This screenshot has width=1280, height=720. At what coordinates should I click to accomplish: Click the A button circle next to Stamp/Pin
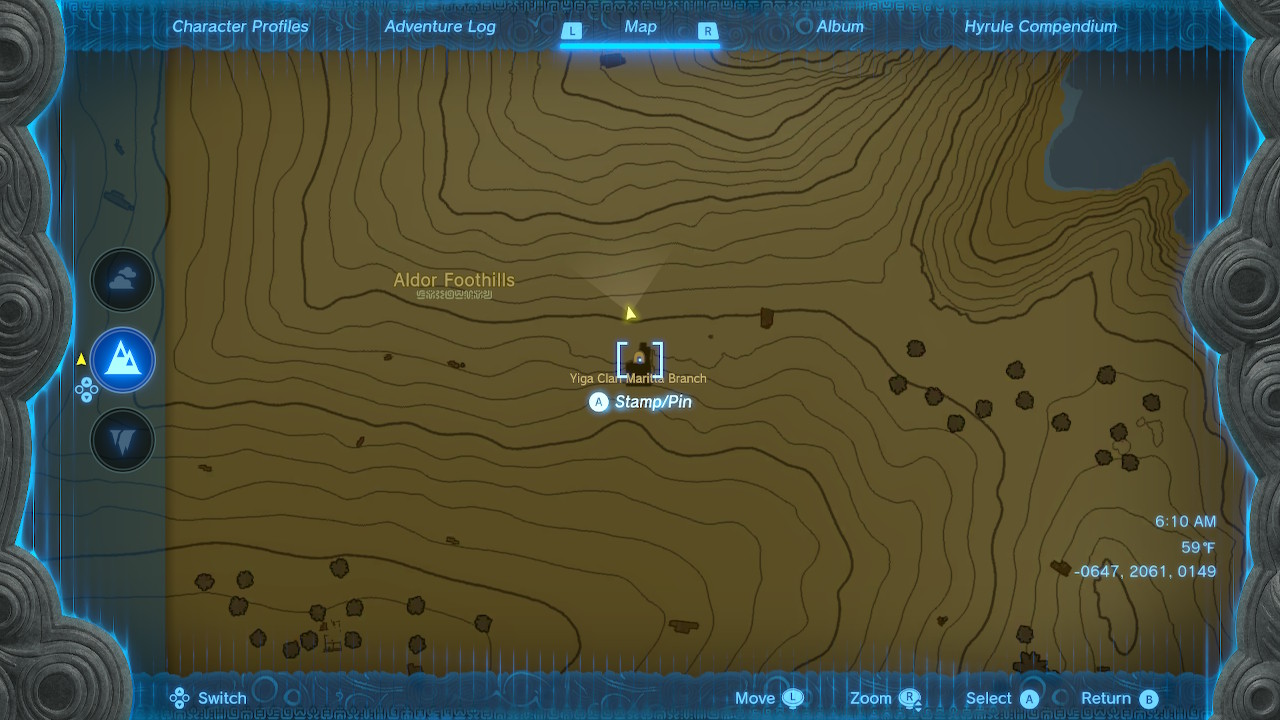[x=598, y=402]
